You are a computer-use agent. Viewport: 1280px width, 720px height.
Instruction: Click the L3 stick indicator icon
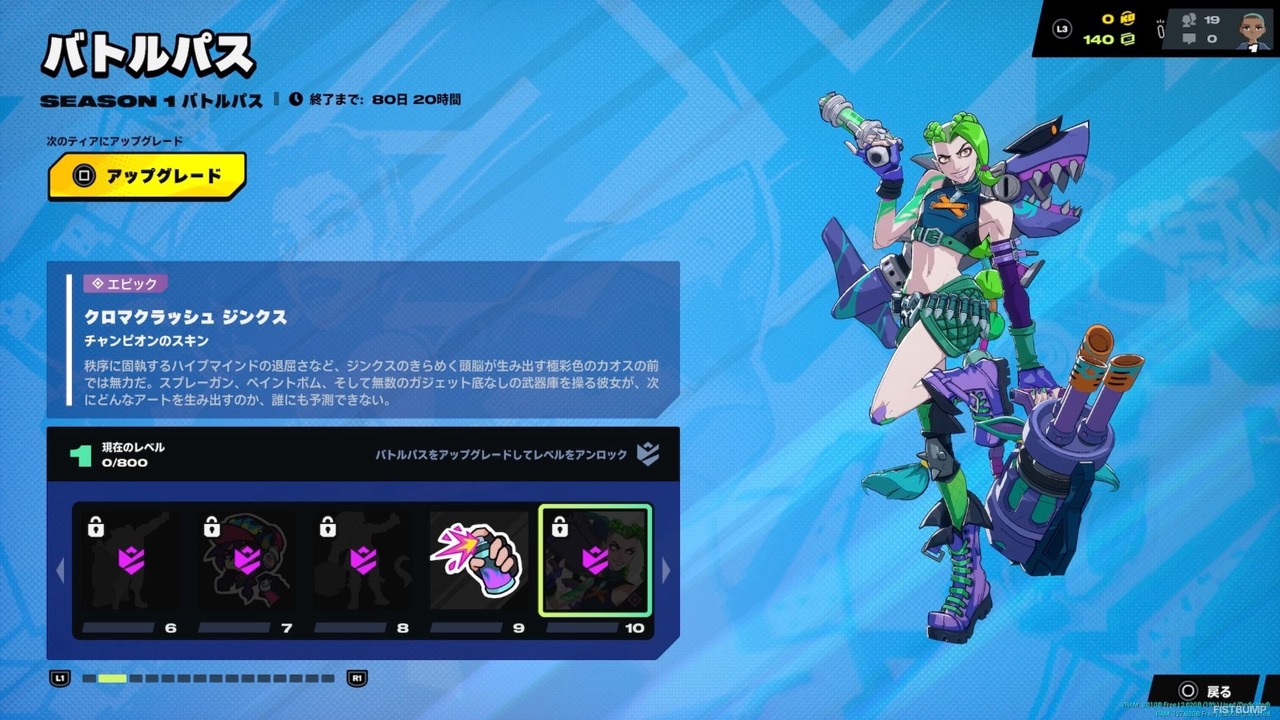coord(1062,29)
